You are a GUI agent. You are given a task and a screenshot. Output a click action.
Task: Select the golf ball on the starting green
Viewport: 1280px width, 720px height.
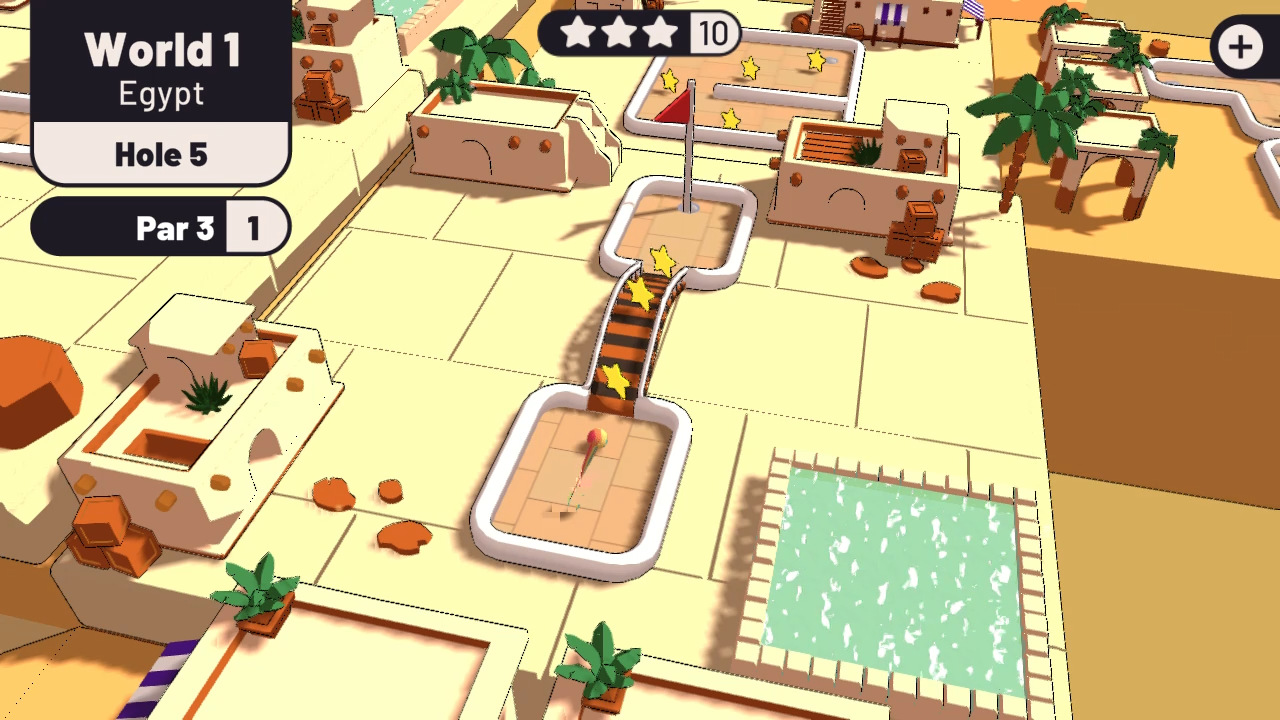tap(596, 437)
